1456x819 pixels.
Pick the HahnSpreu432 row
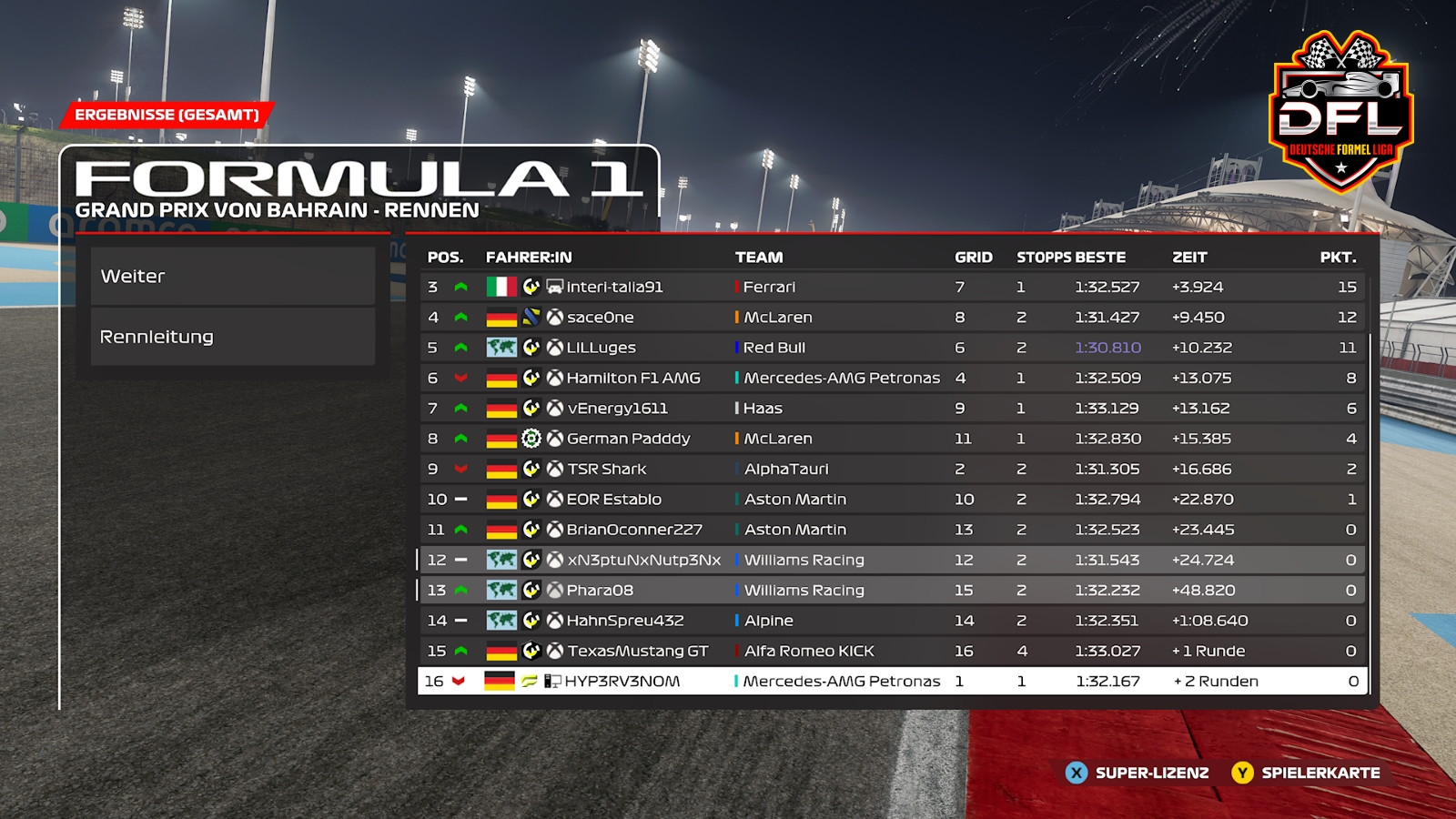click(x=624, y=621)
